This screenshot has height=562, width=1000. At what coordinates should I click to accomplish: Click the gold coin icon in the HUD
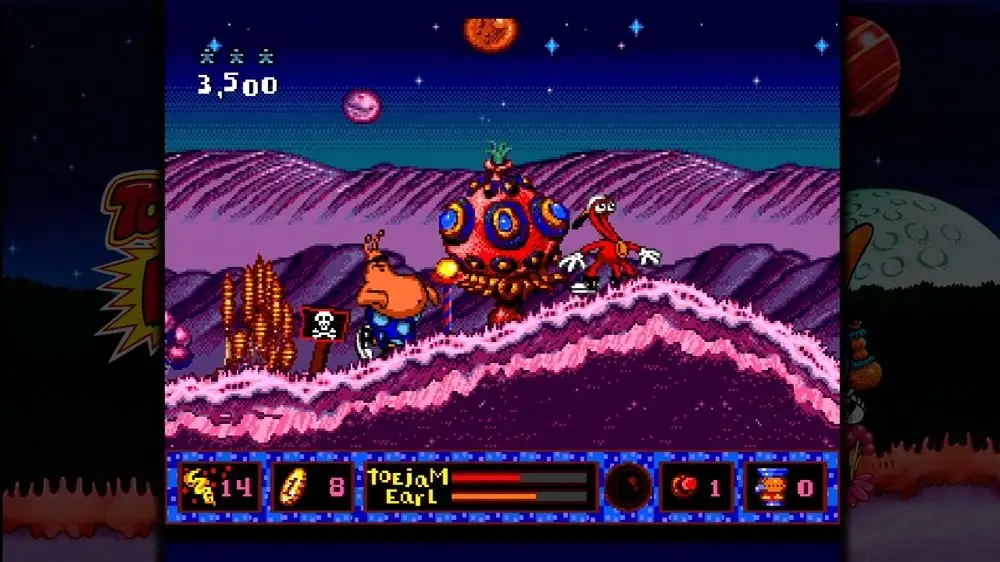coord(287,487)
